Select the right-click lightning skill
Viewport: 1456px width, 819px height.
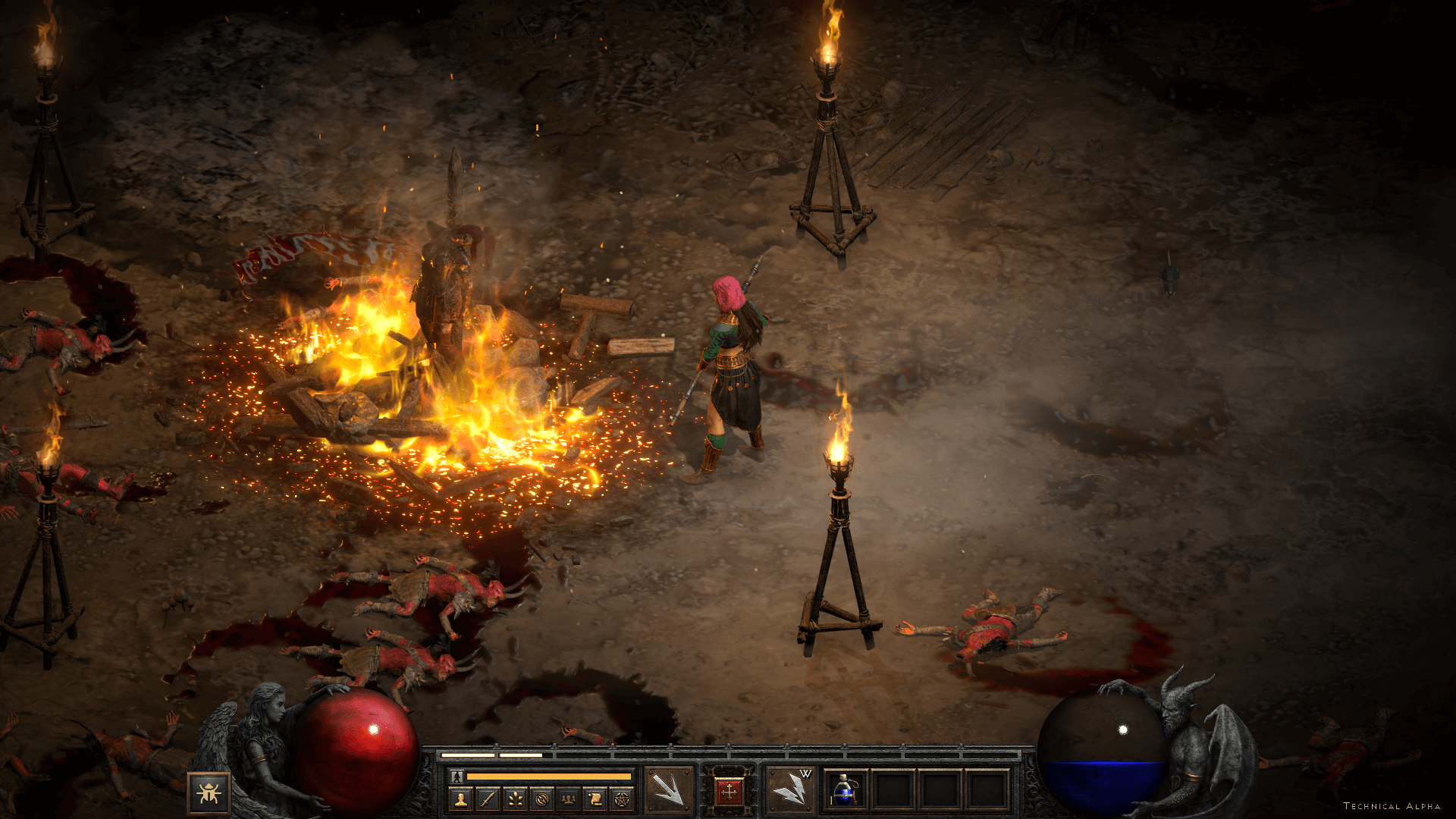click(x=789, y=790)
